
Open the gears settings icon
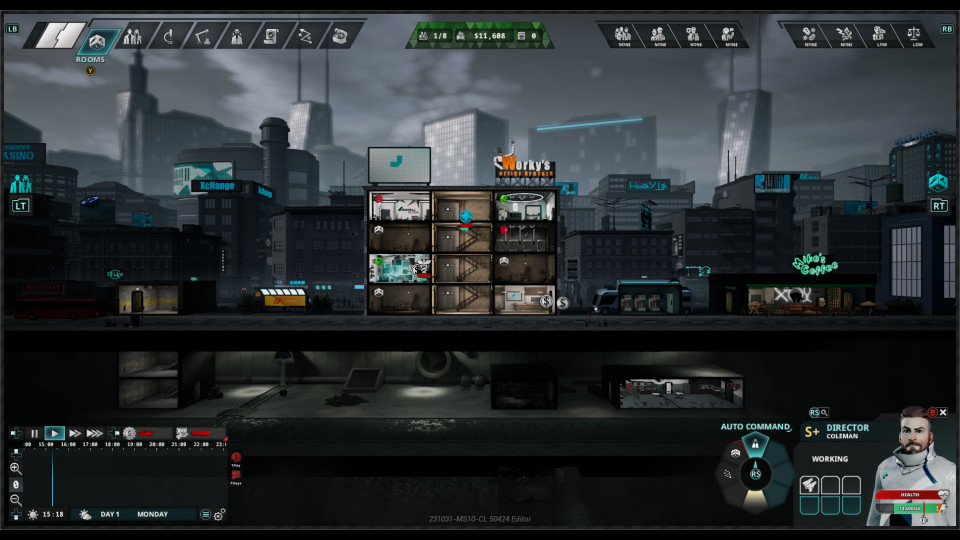pyautogui.click(x=219, y=514)
